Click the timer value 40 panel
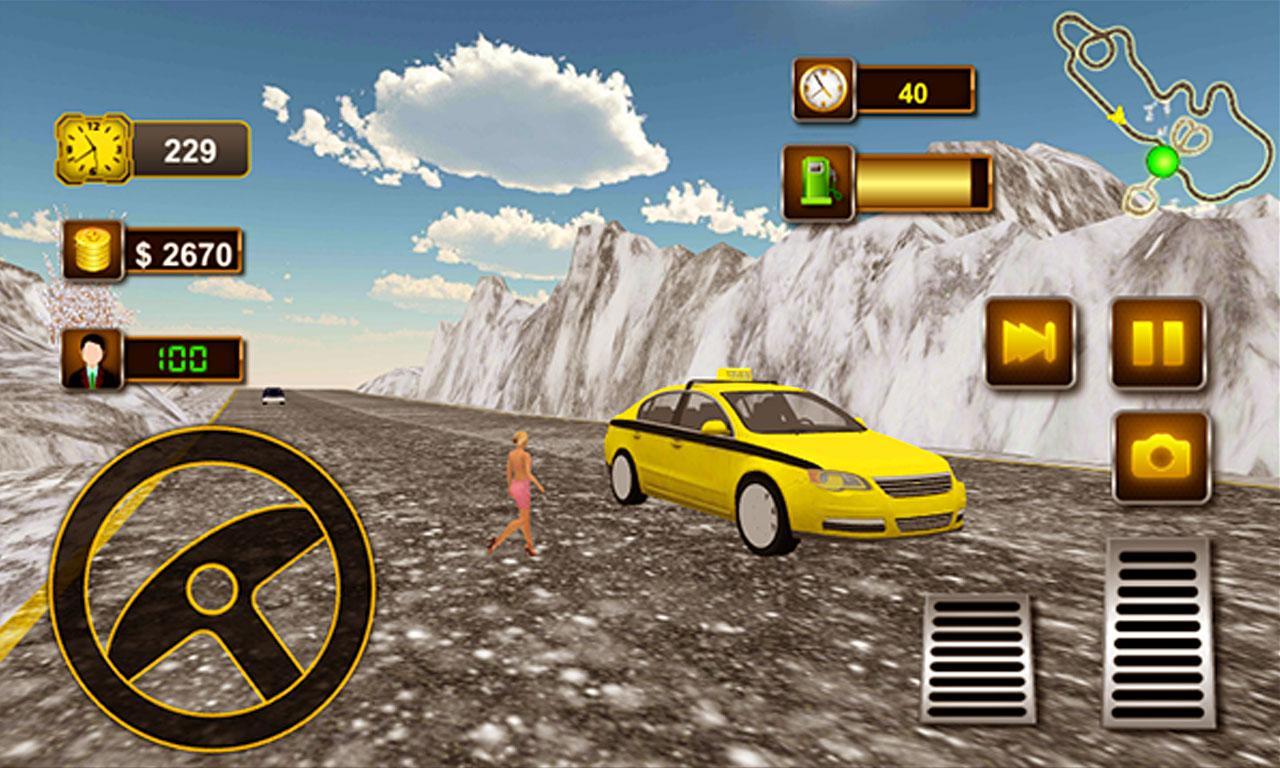Viewport: 1280px width, 768px height. coord(915,88)
